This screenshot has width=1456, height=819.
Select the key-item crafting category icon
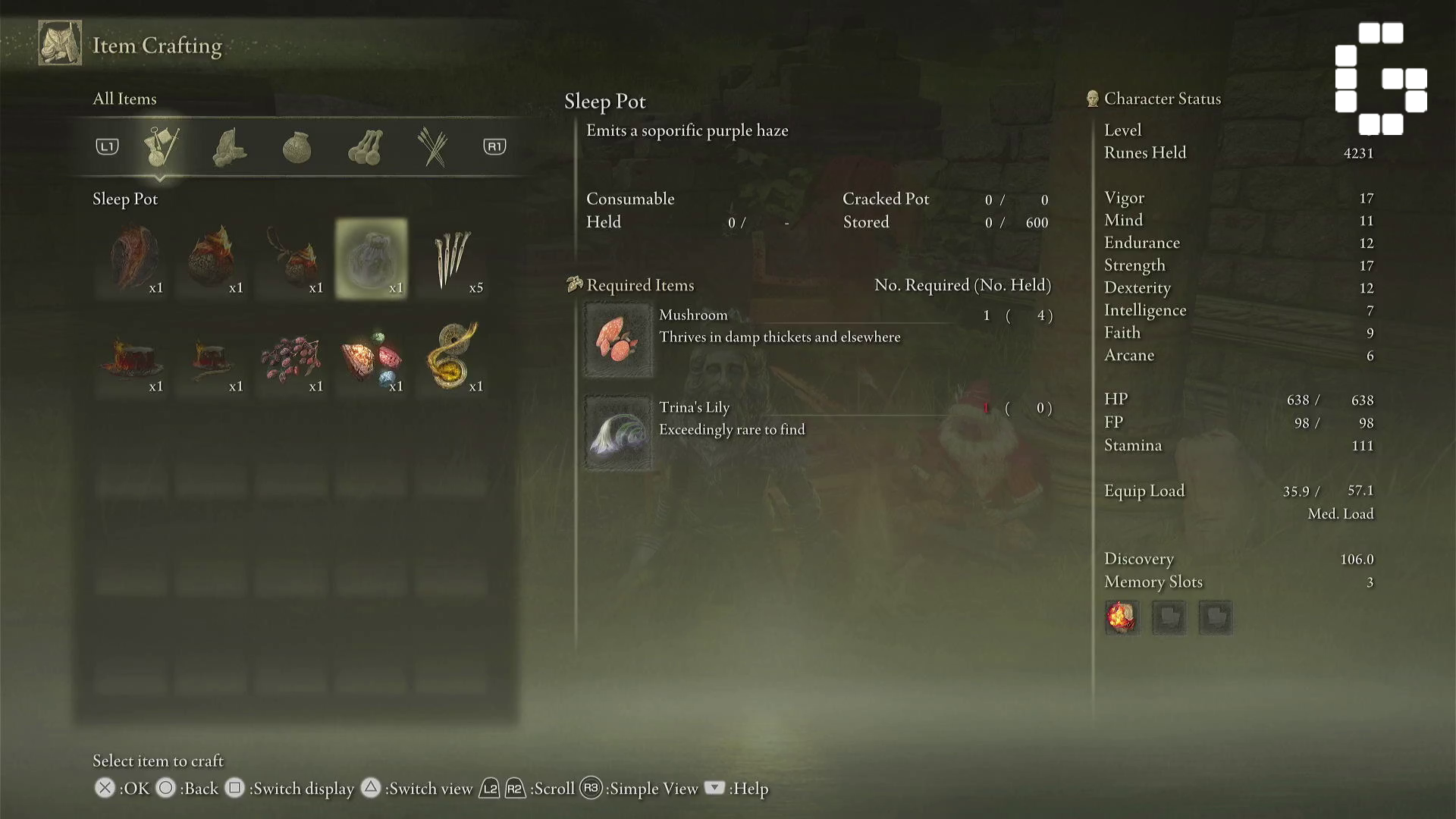point(163,146)
